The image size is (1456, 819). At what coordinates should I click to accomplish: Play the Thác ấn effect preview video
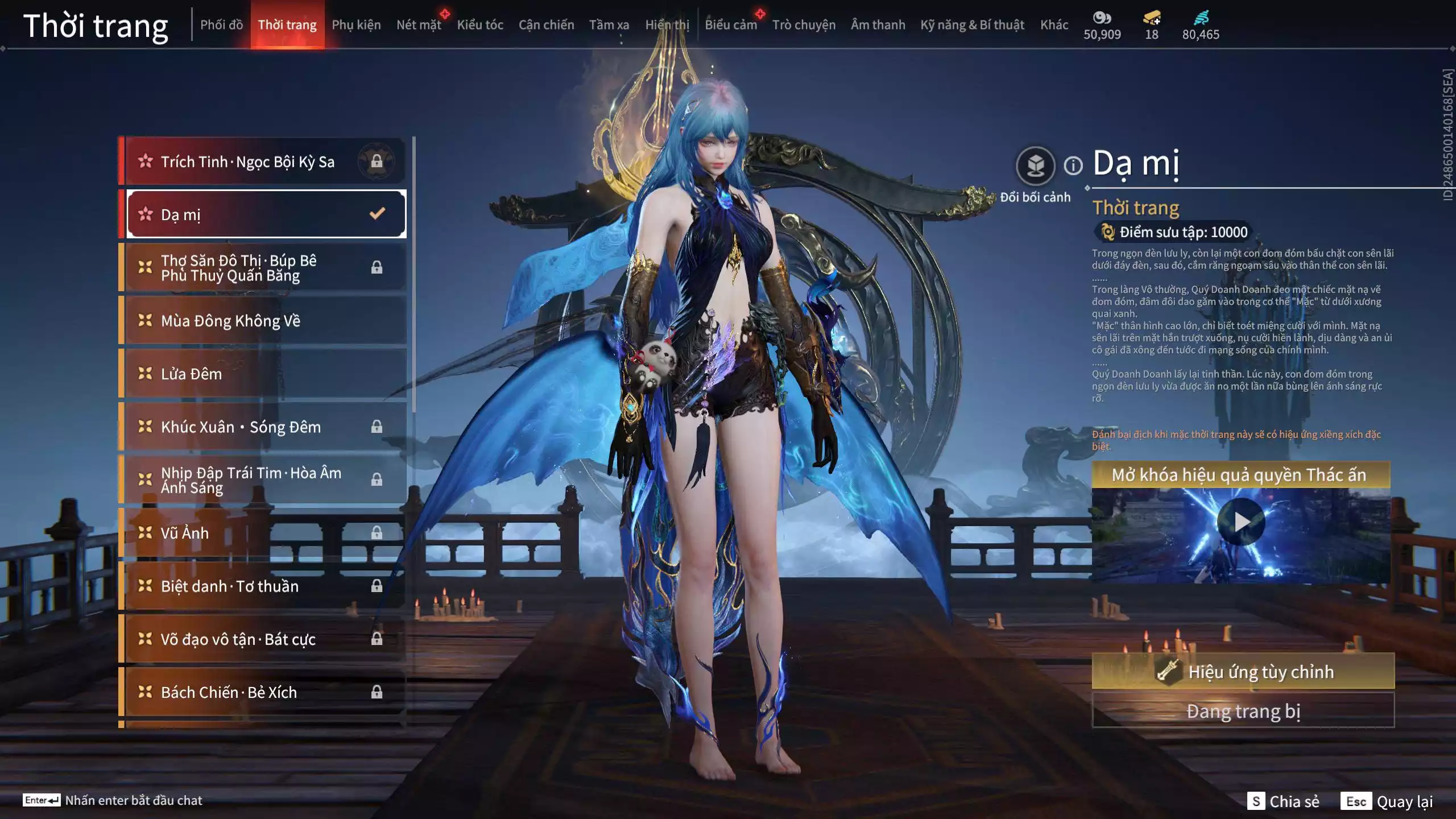coord(1240,522)
